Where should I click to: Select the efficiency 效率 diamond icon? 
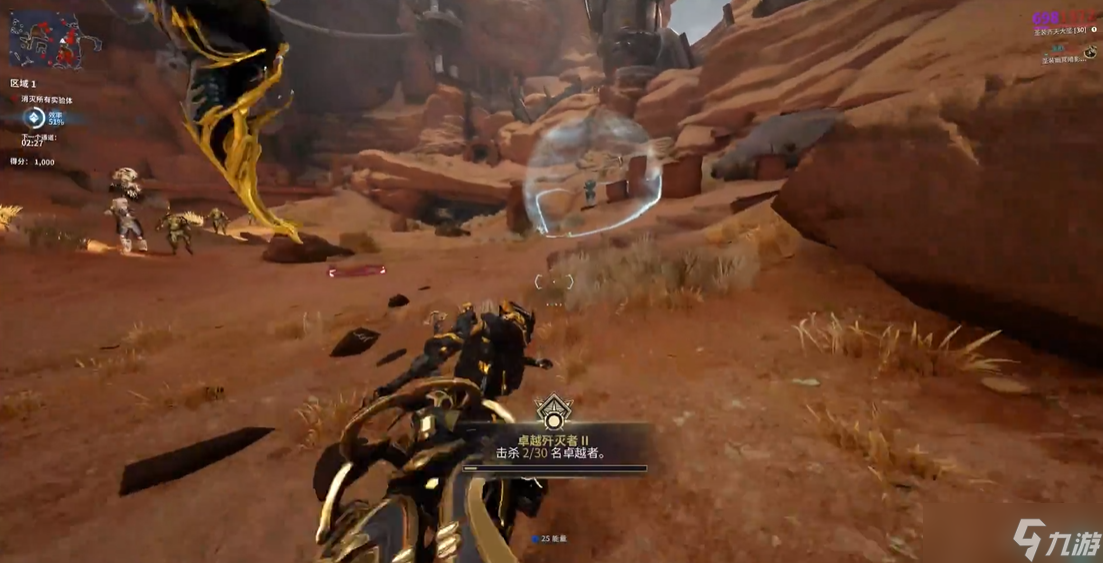[x=35, y=118]
